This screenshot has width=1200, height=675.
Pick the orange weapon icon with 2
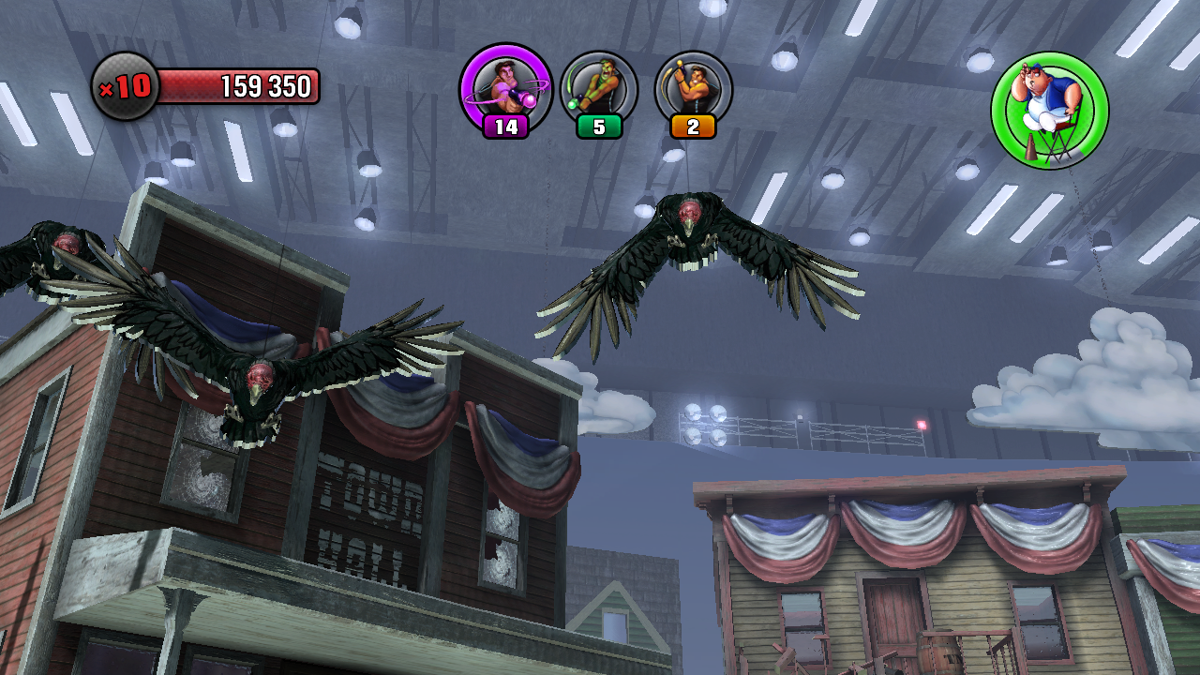(x=693, y=88)
